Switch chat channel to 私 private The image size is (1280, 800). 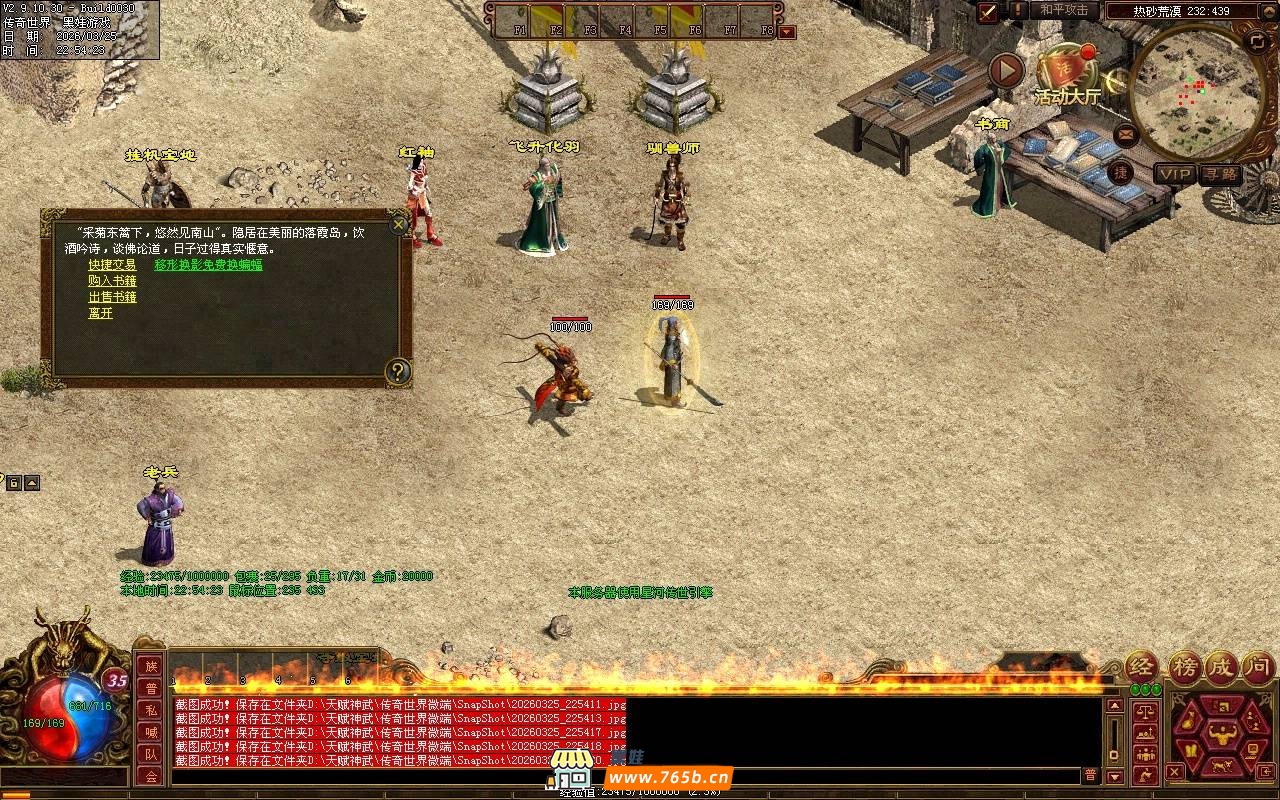150,710
